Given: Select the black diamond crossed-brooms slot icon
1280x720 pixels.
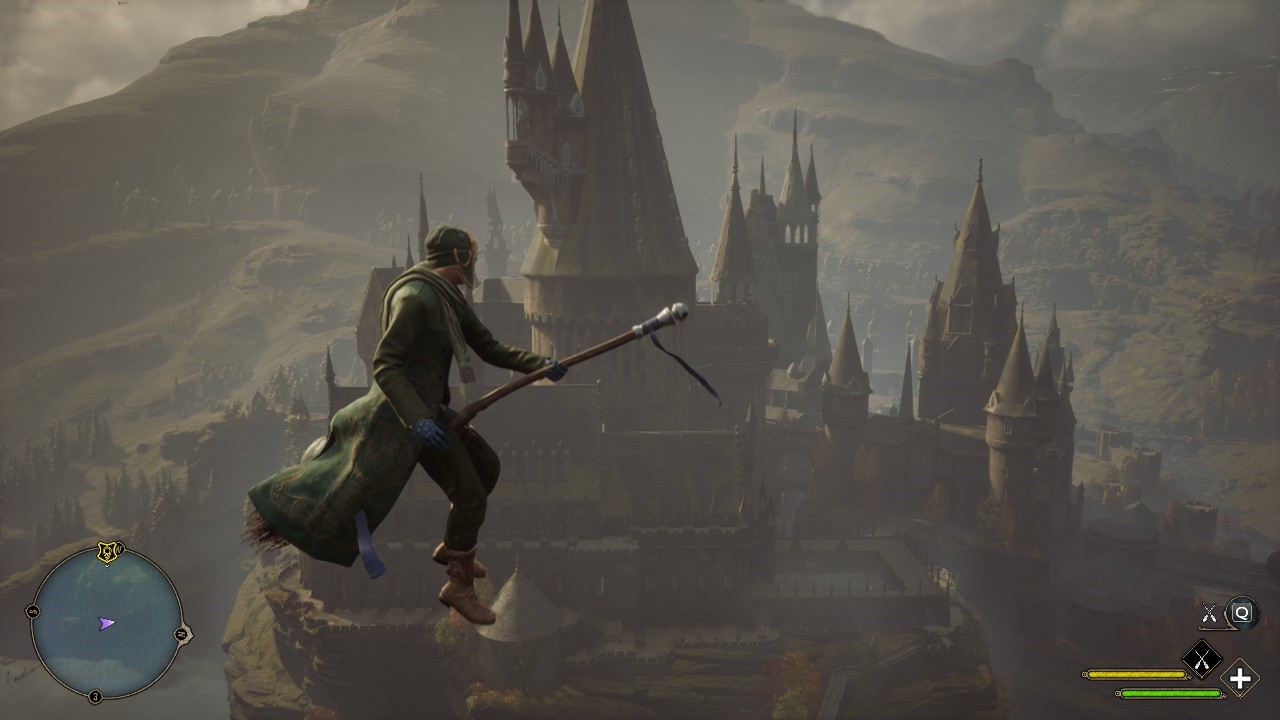Looking at the screenshot, I should [1202, 657].
